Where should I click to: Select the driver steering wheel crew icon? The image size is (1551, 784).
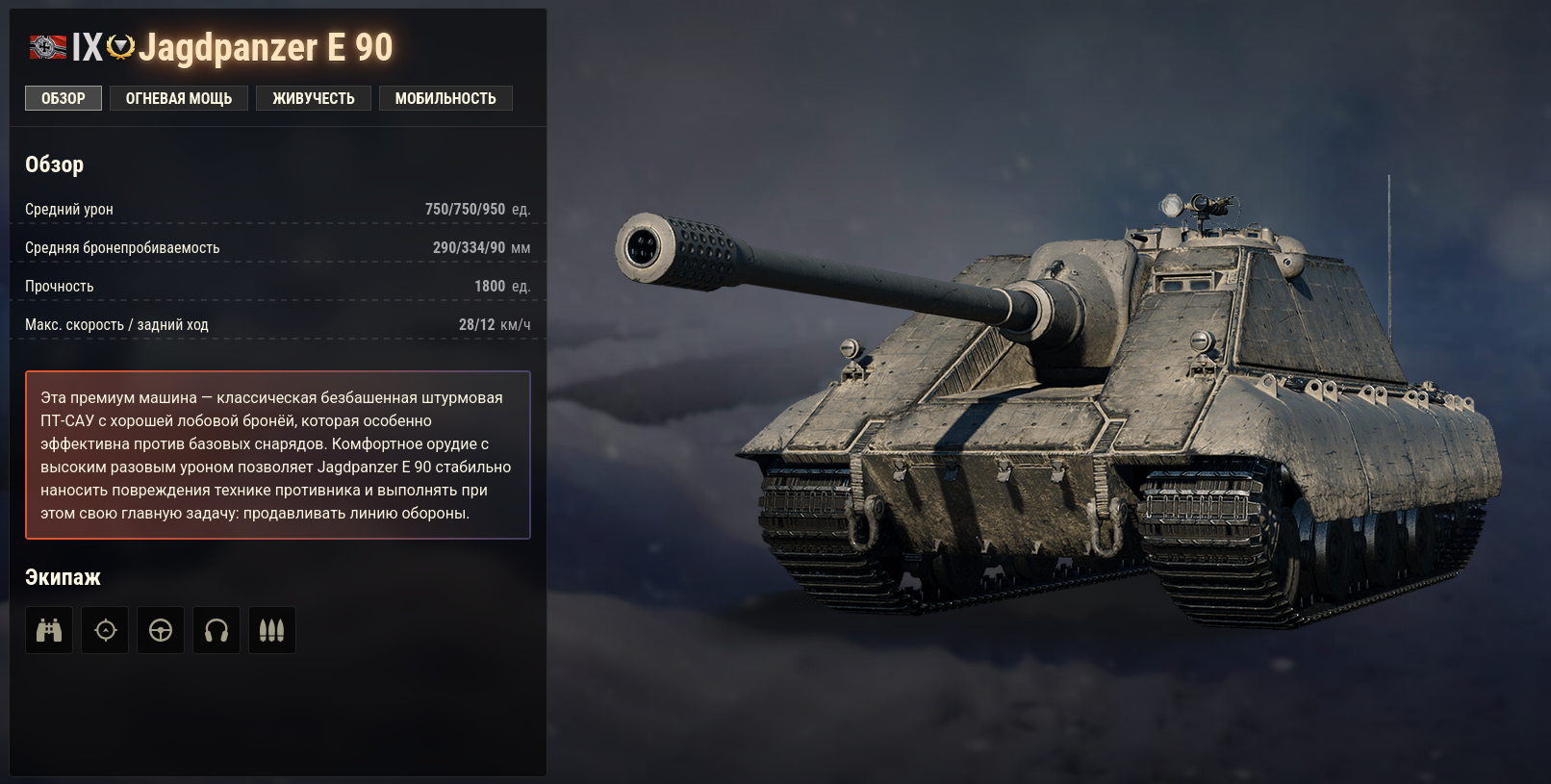point(161,629)
